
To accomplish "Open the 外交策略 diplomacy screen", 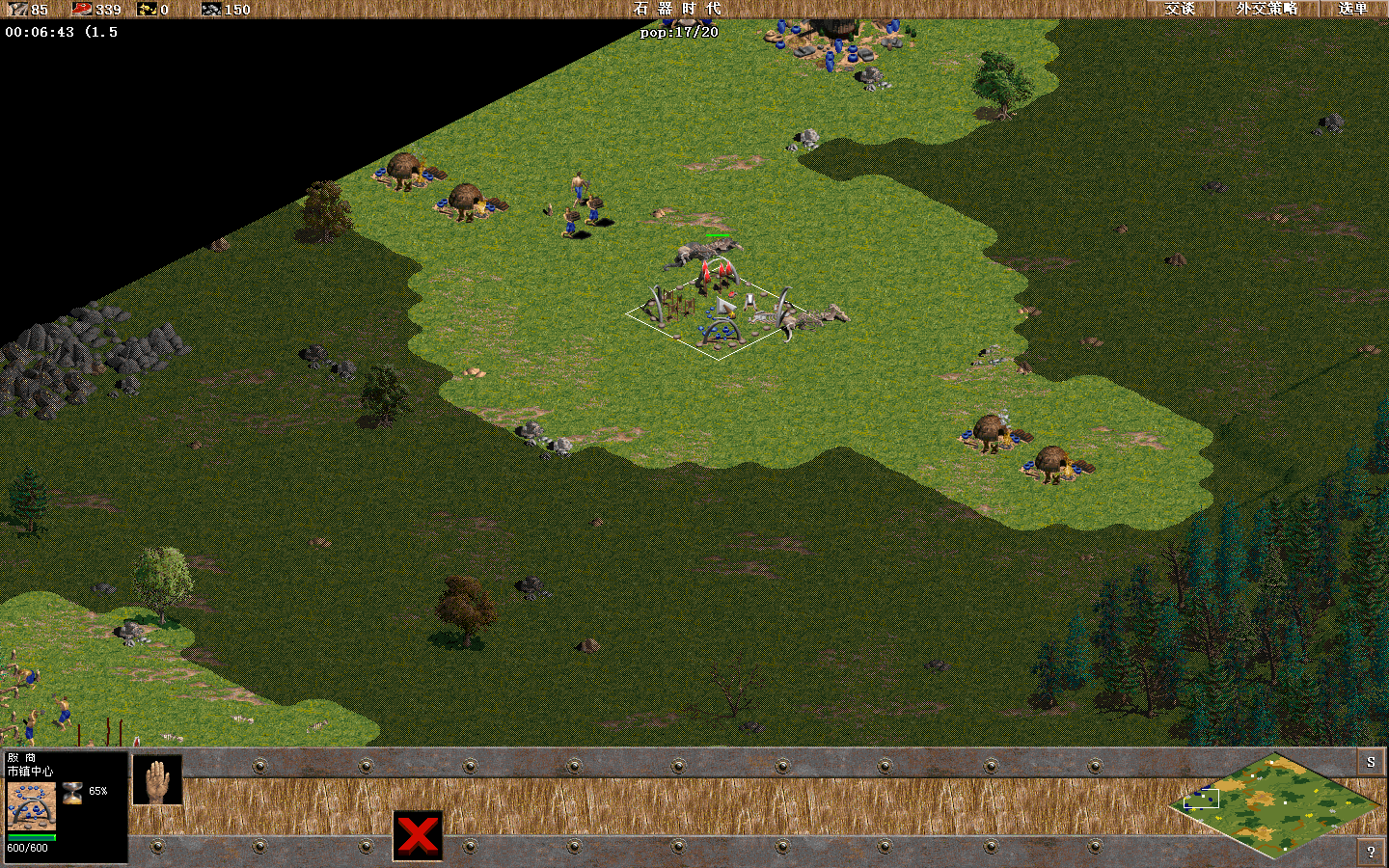I will (1265, 10).
